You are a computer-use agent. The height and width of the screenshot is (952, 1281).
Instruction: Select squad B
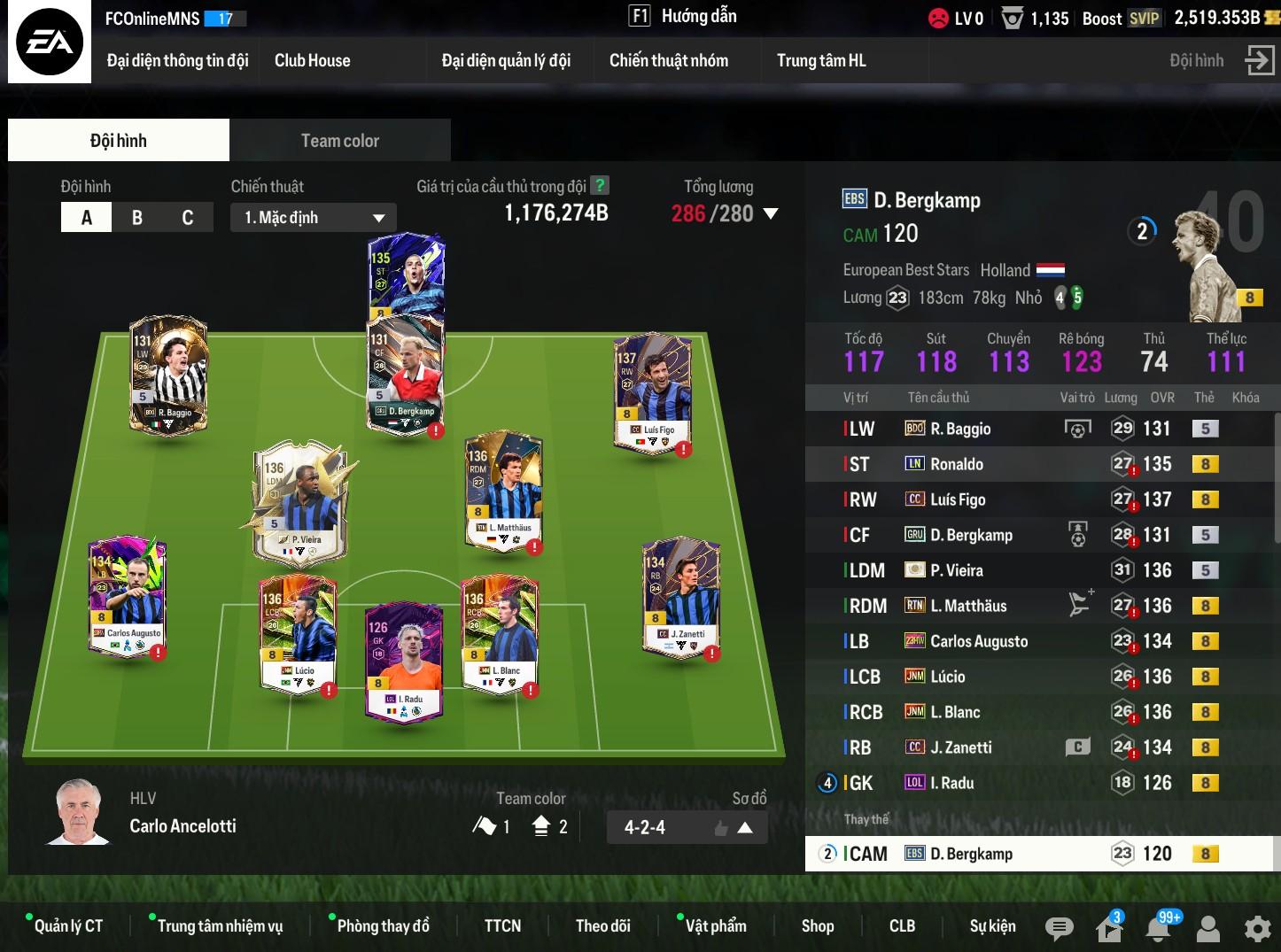click(x=137, y=218)
